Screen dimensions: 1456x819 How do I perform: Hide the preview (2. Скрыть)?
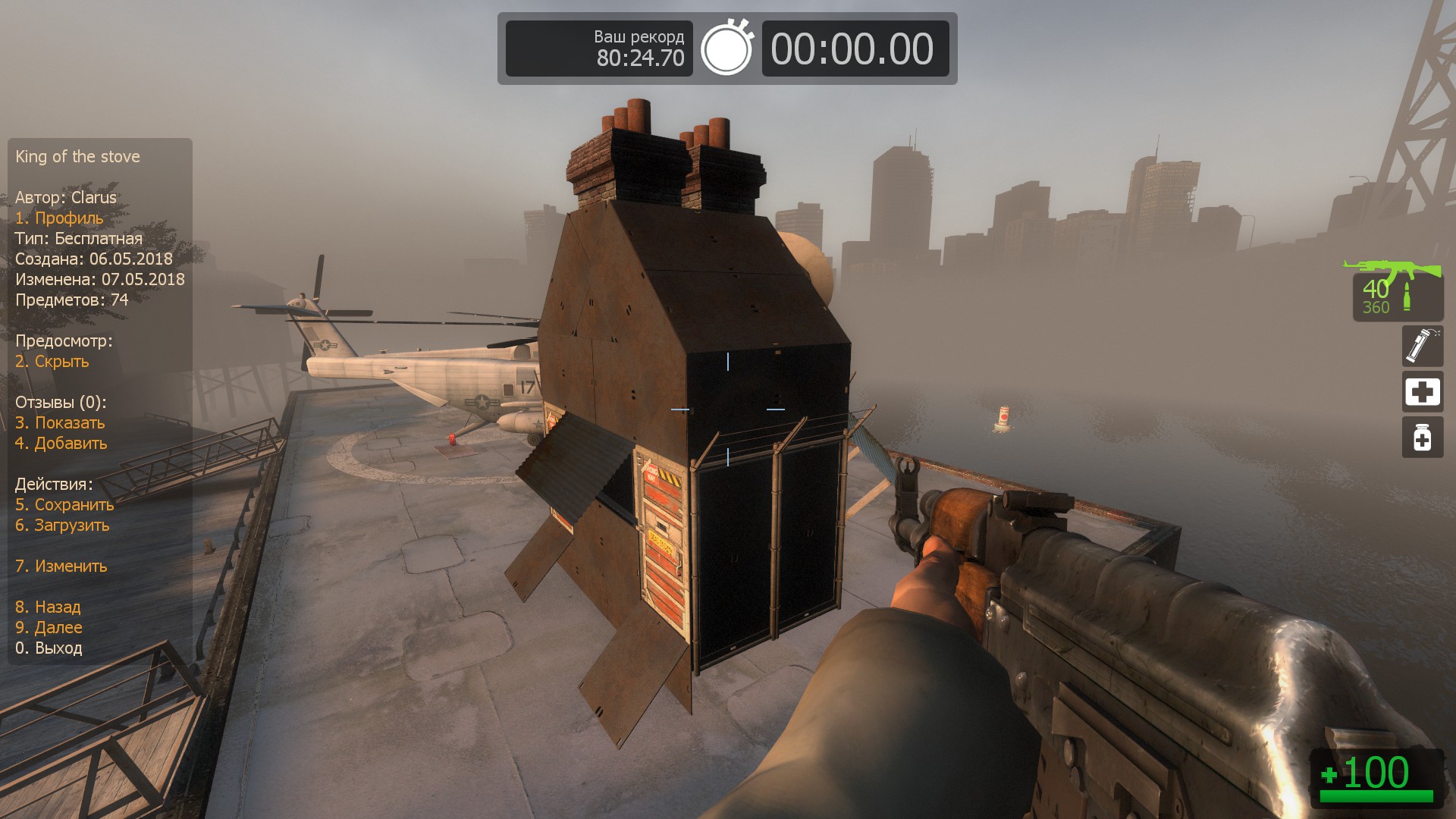point(52,362)
